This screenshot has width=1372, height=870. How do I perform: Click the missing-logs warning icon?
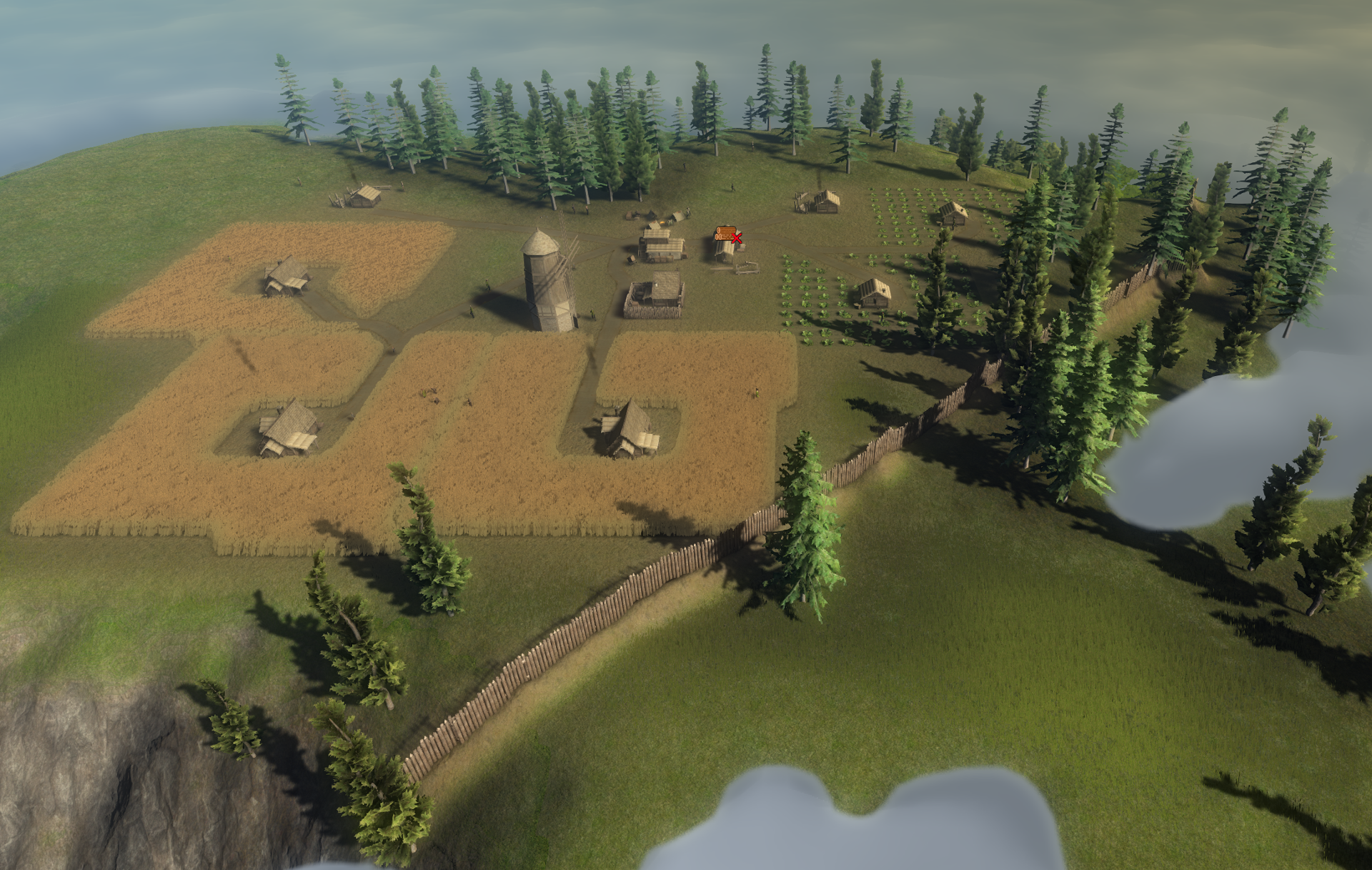tap(728, 234)
